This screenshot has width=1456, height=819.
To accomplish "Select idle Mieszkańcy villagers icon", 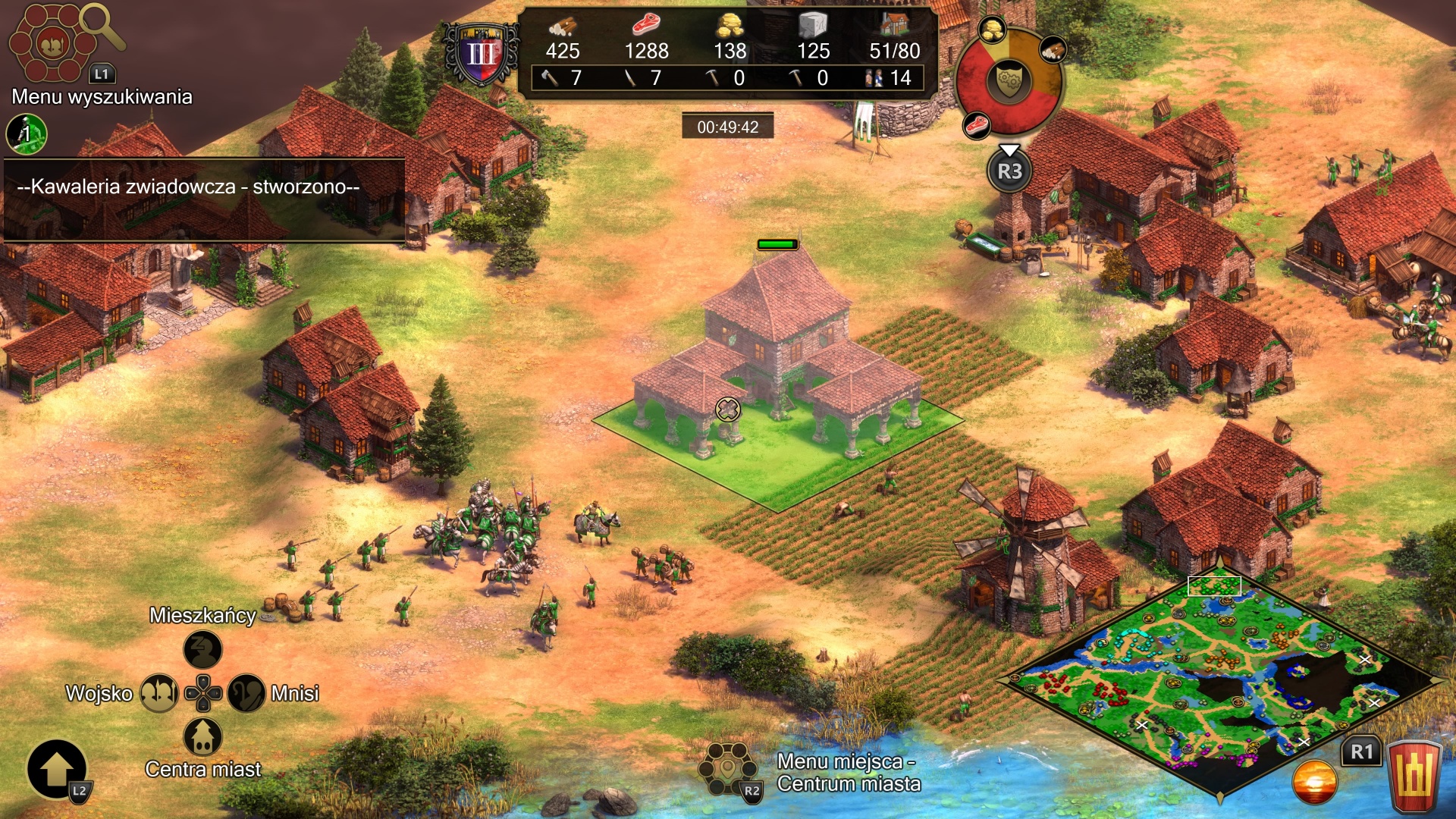I will pos(202,650).
